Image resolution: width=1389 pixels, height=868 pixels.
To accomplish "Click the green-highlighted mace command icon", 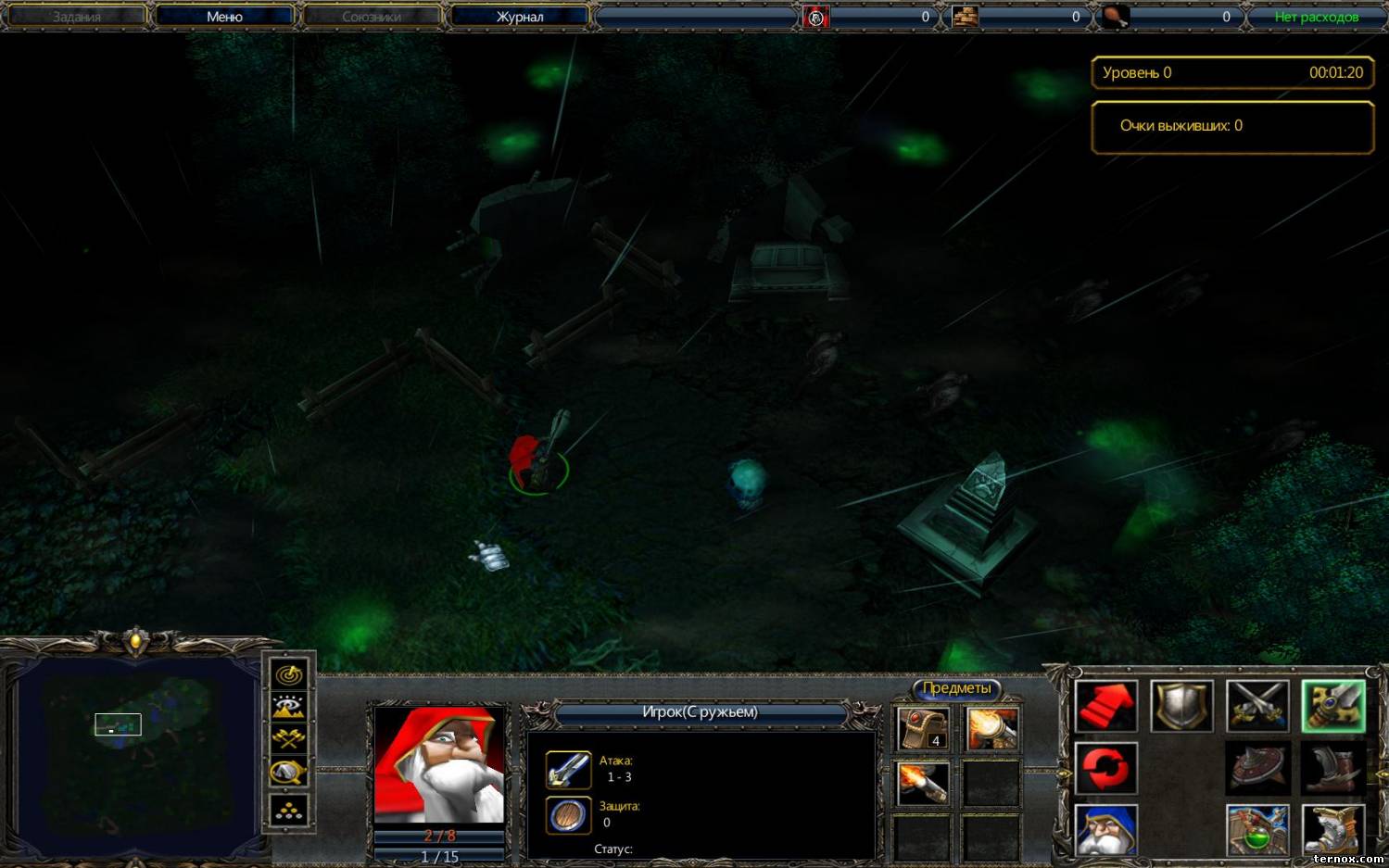I will point(1332,708).
